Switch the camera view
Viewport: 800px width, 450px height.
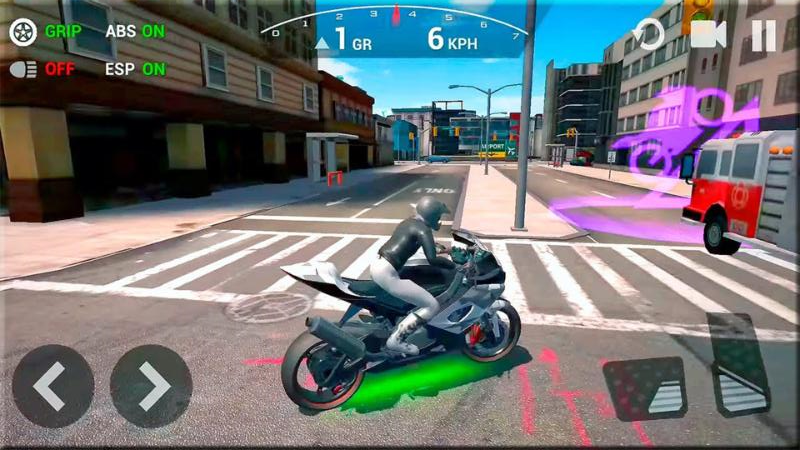(x=707, y=35)
